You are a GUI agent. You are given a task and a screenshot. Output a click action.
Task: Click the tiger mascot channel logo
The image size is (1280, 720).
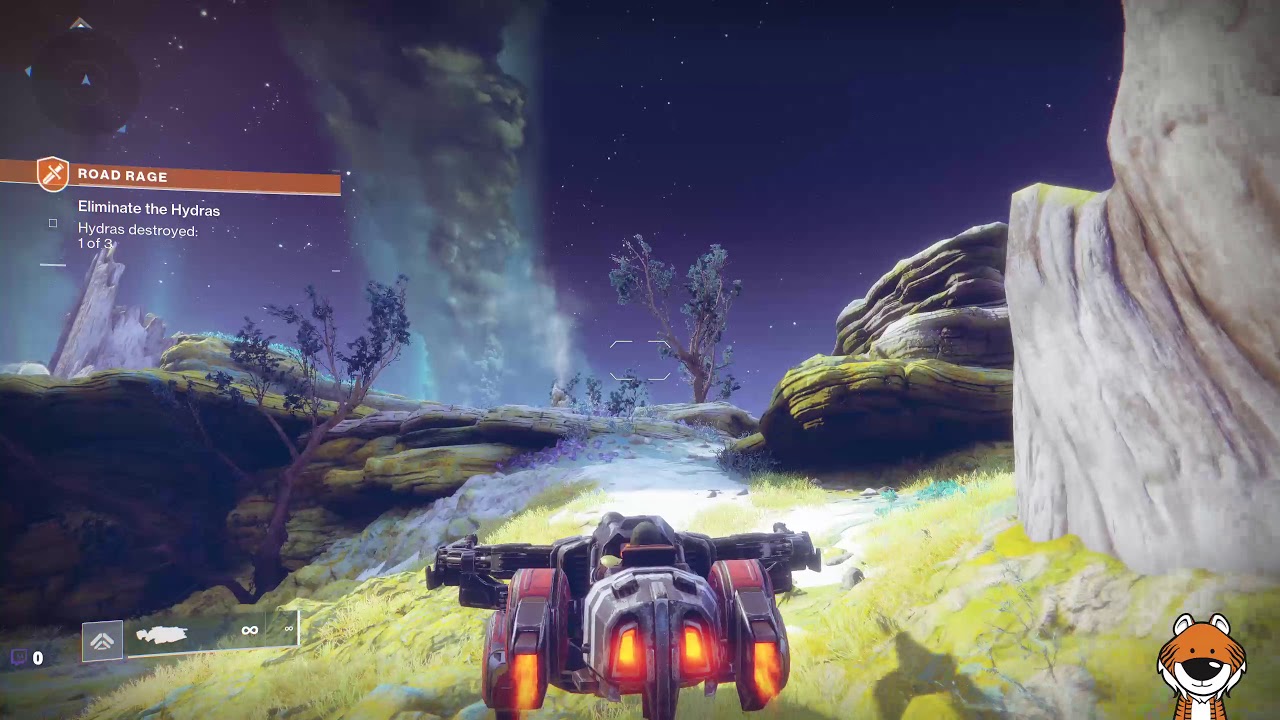(x=1201, y=666)
